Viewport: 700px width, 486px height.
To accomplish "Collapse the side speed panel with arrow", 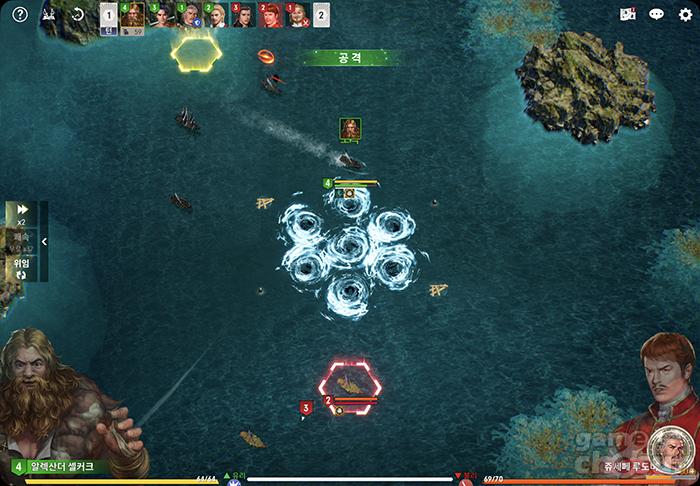I will (x=44, y=241).
